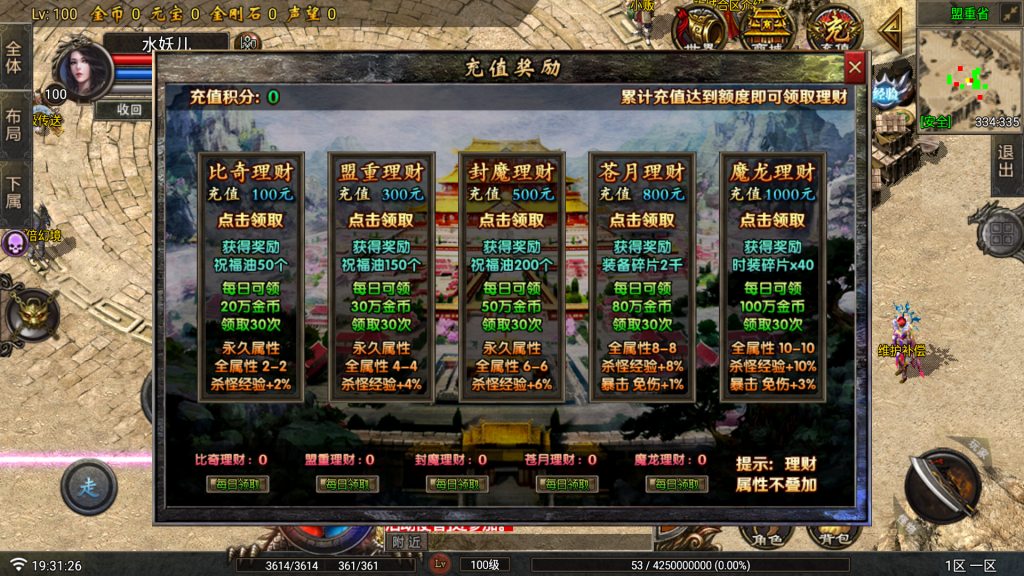Toggle the 走 walk mode button

click(88, 488)
